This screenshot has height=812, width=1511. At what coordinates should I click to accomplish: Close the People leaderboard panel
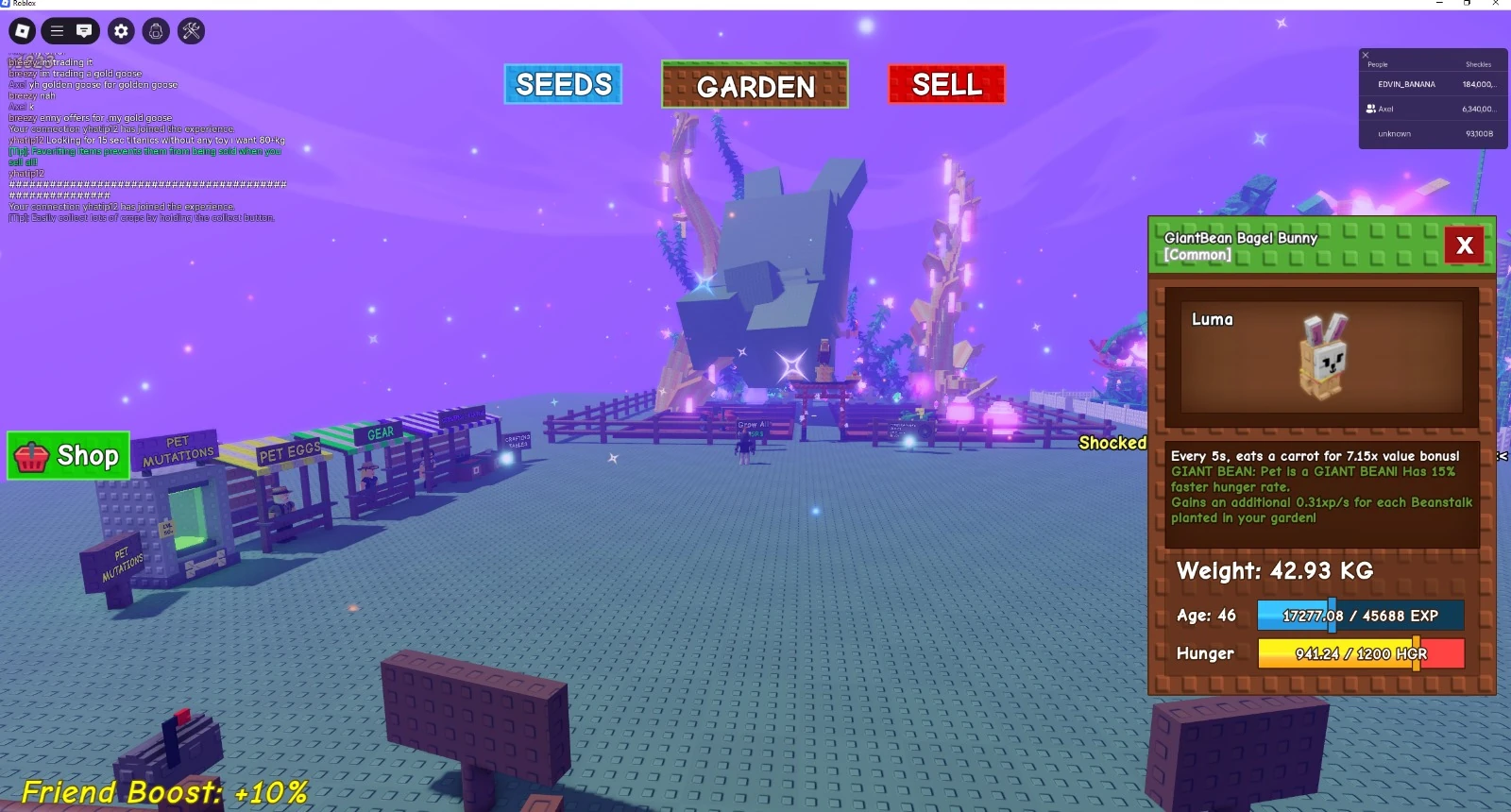tap(1365, 55)
